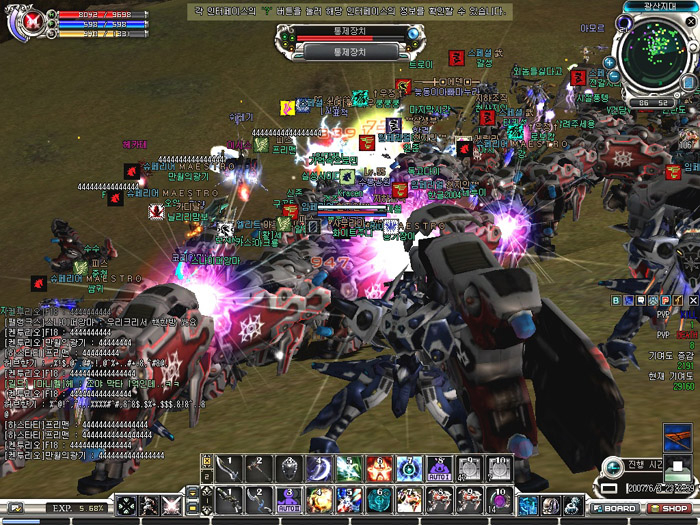Activate the red burst skill in slot 6

pyautogui.click(x=380, y=468)
